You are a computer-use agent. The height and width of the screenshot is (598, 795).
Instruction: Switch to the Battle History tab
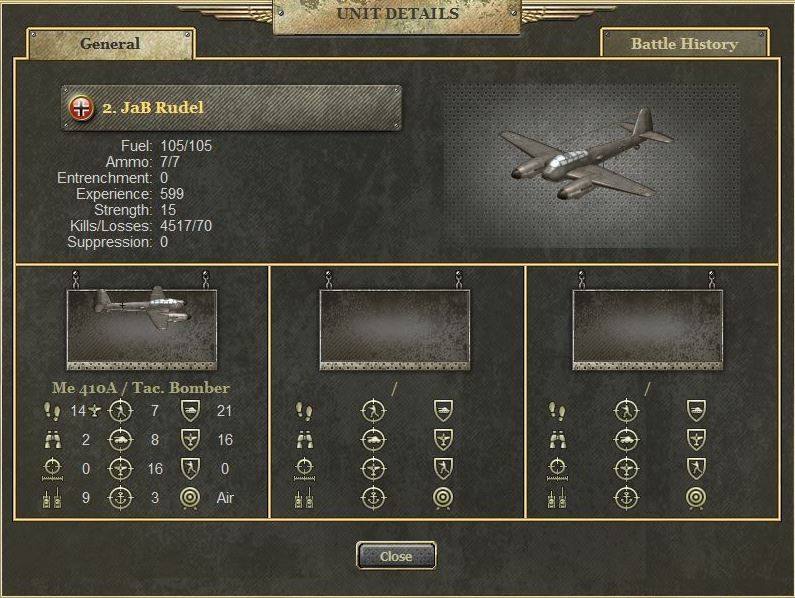[x=684, y=44]
